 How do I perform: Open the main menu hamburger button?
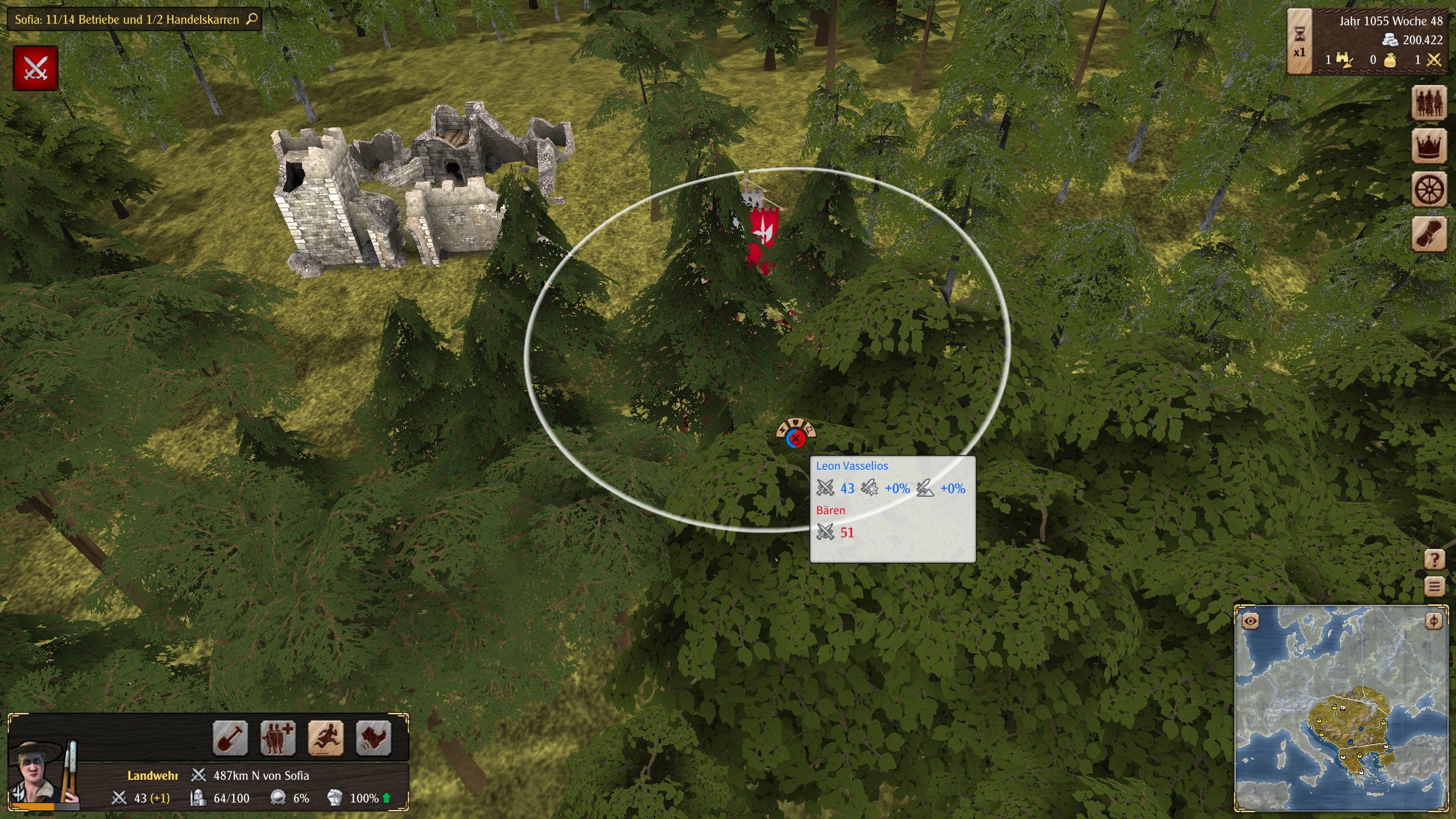[x=1434, y=586]
